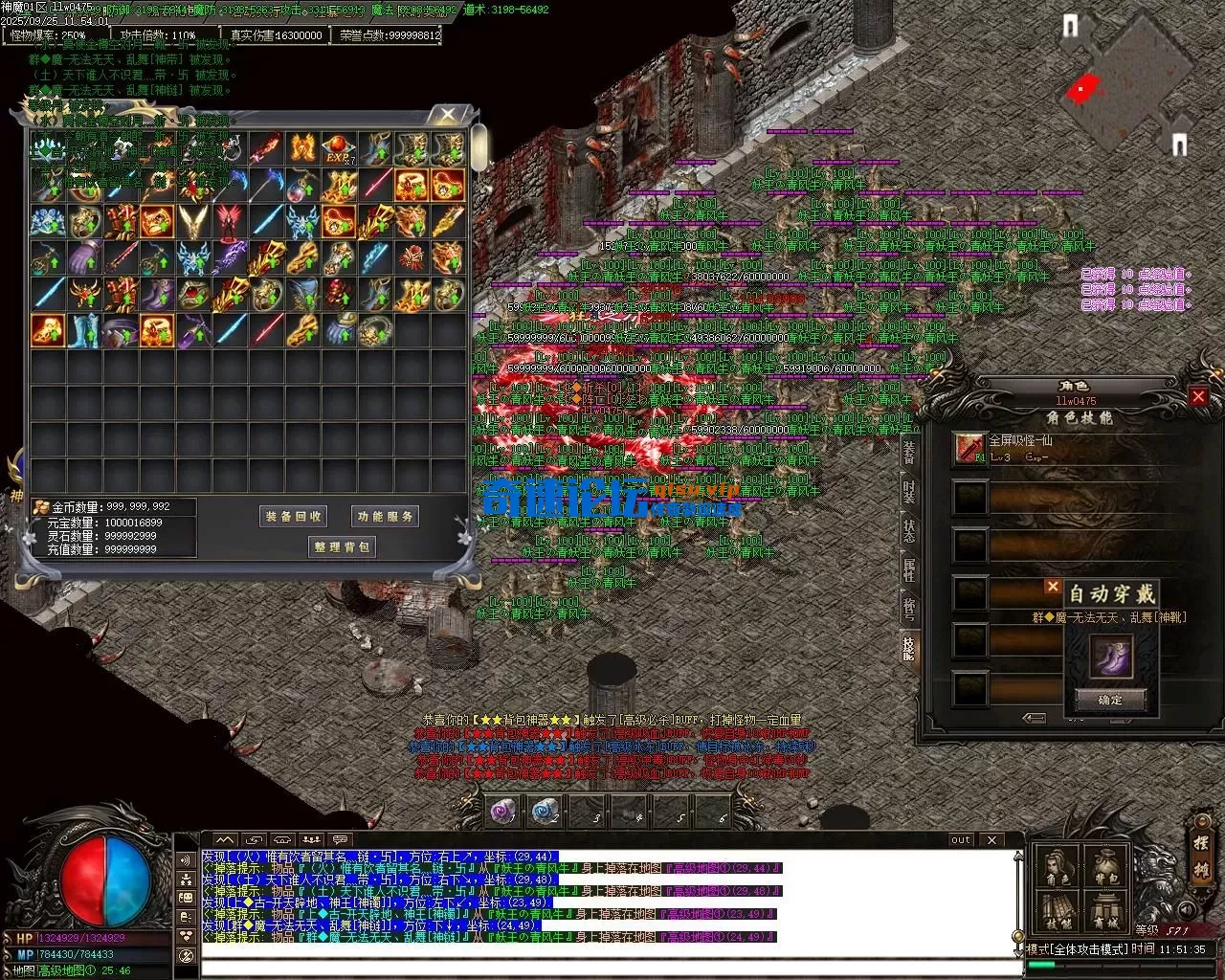Viewport: 1225px width, 980px height.
Task: Confirm auto-equip with 确定
Action: tap(1110, 700)
